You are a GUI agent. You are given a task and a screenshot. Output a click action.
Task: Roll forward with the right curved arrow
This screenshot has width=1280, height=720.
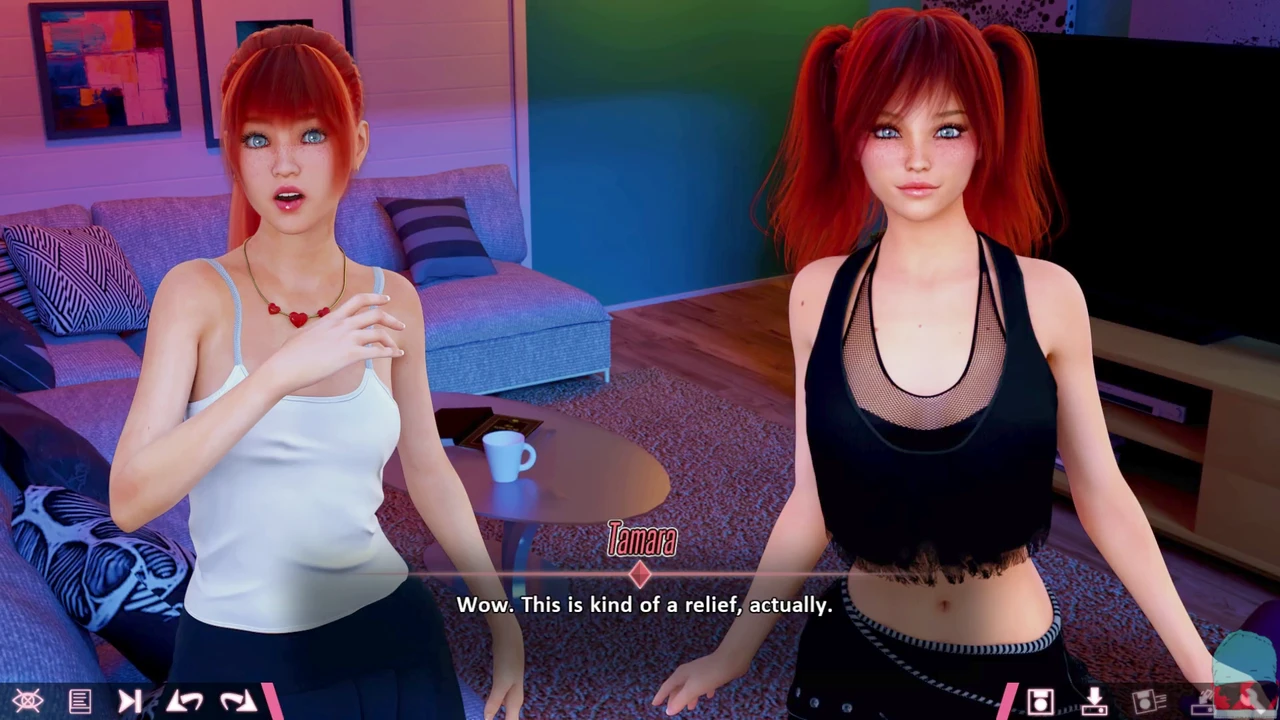pos(238,701)
